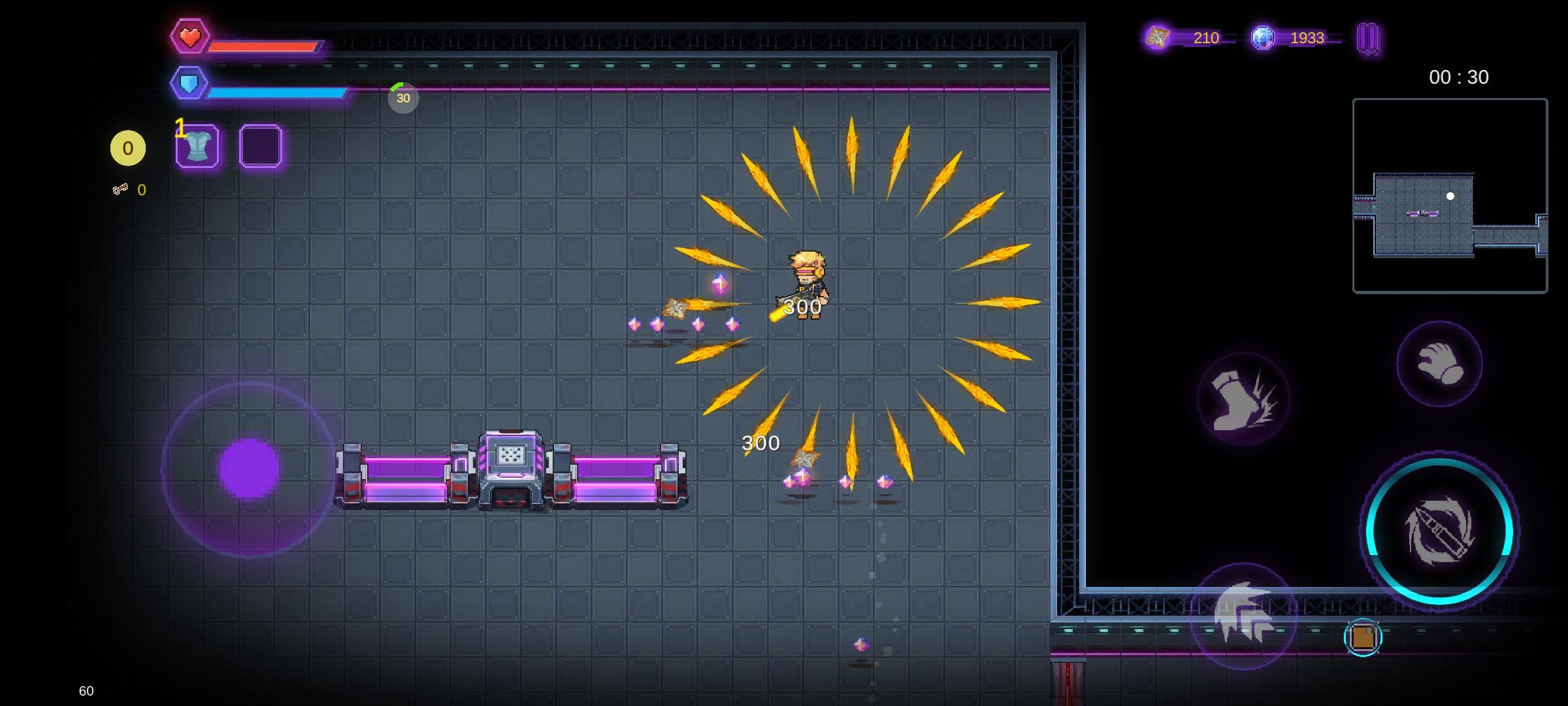This screenshot has height=706, width=1568.
Task: Tap the small orange crate button
Action: pos(1363,637)
